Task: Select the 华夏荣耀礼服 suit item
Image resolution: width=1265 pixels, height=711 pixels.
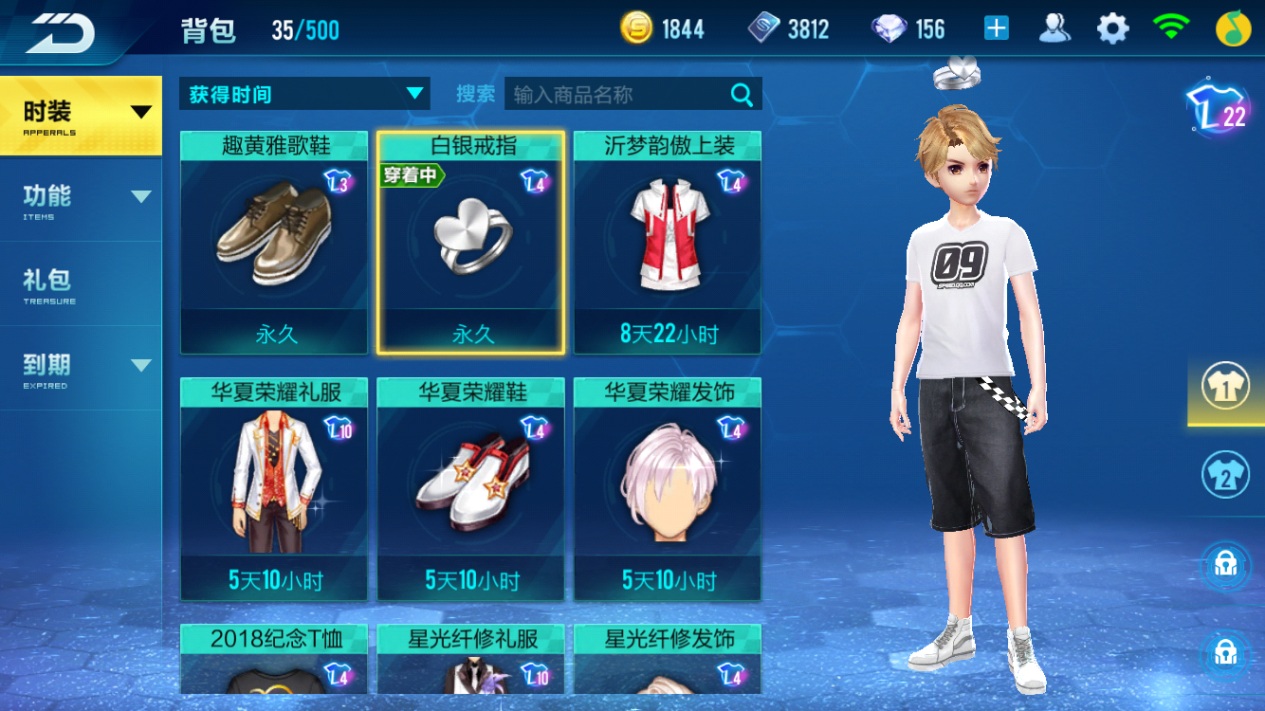Action: [x=274, y=489]
